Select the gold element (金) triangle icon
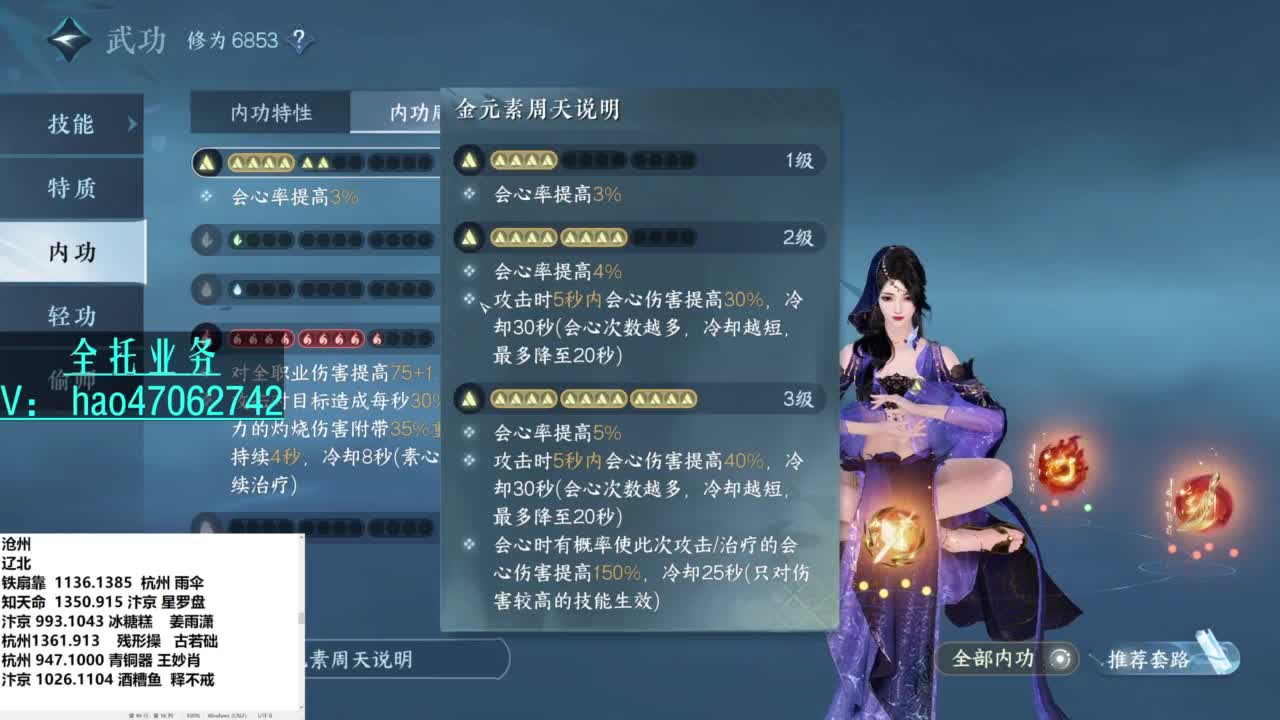 (207, 161)
